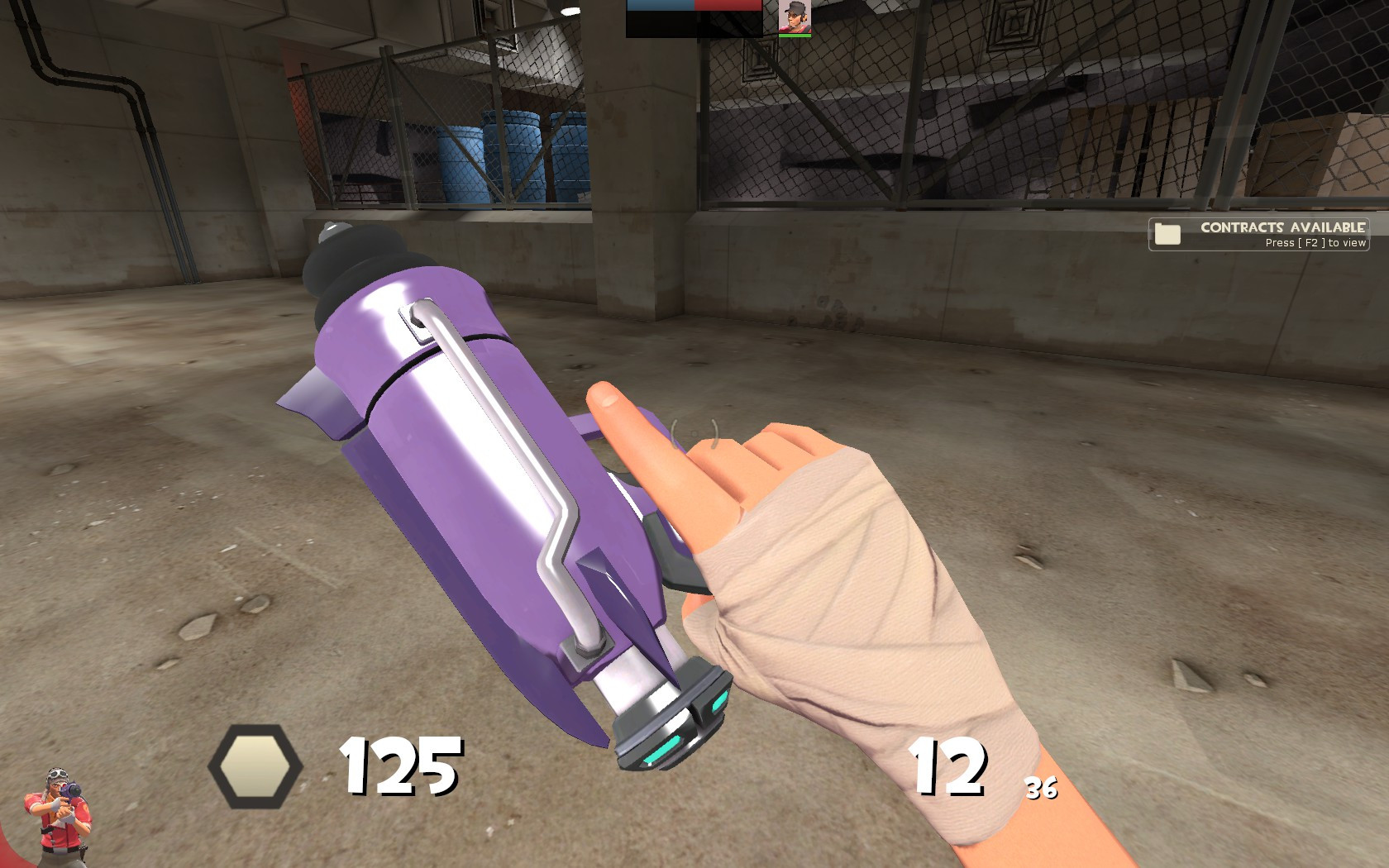Click the folder icon in Contracts notification
Viewport: 1389px width, 868px height.
(x=1169, y=233)
